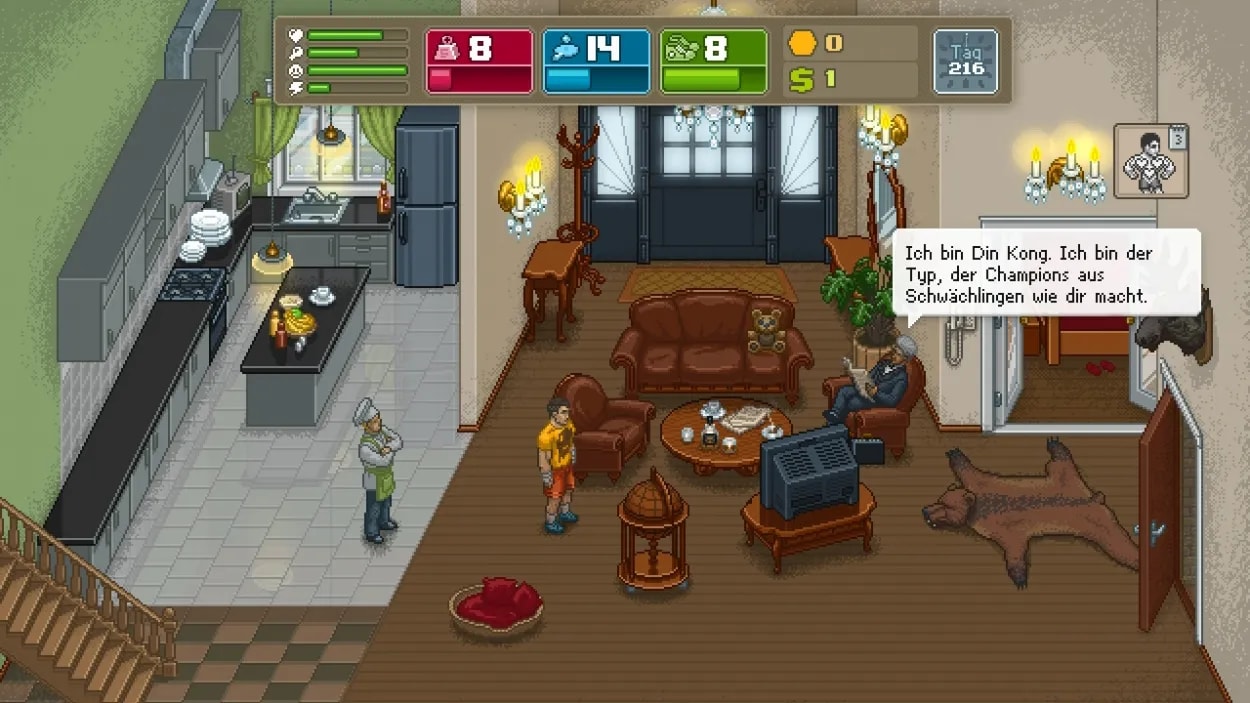Continue Din Kong's speech bubble dialogue
This screenshot has height=703, width=1250.
click(x=1045, y=274)
